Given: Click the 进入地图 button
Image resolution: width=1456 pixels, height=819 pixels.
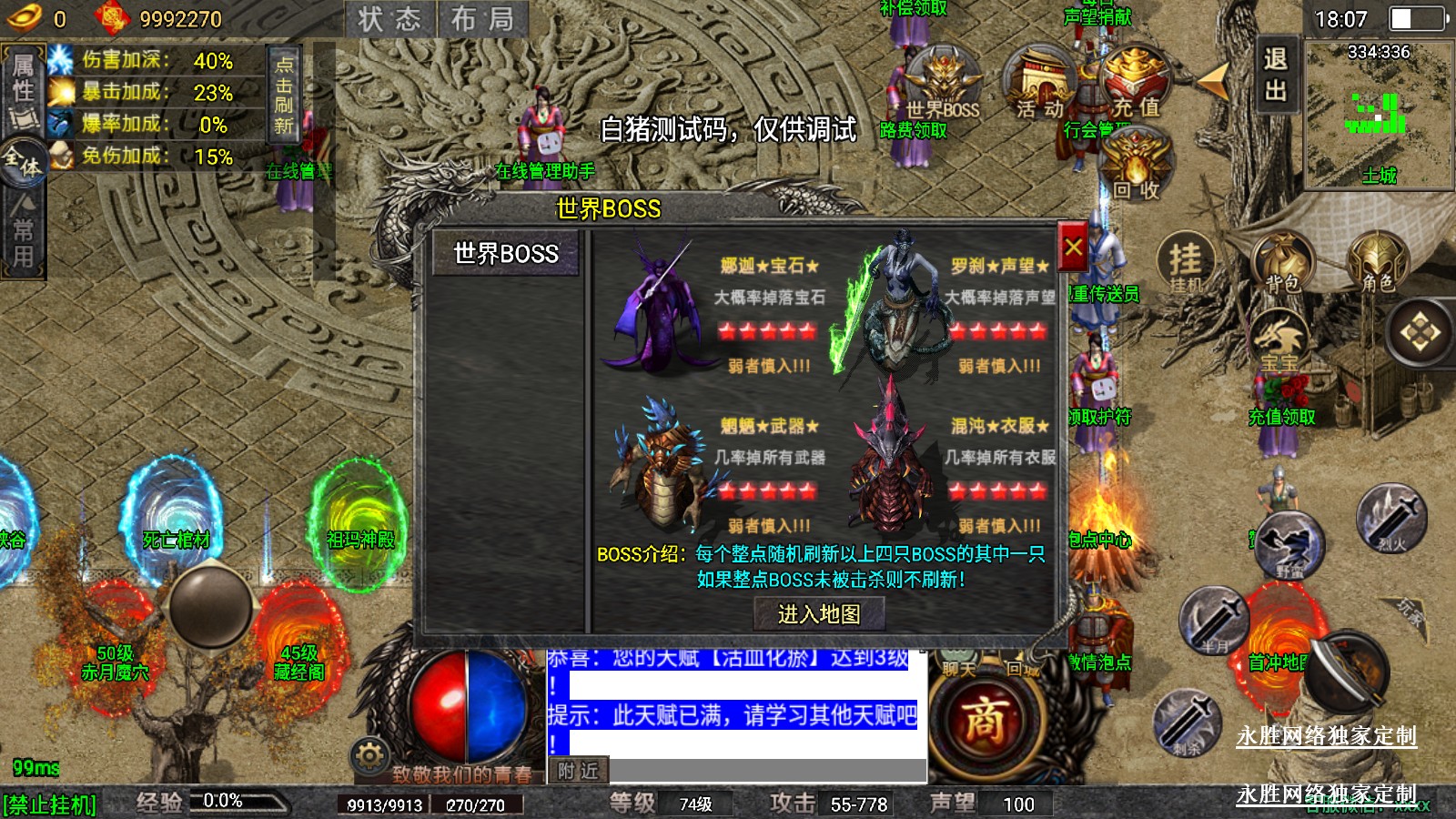Looking at the screenshot, I should coord(819,614).
